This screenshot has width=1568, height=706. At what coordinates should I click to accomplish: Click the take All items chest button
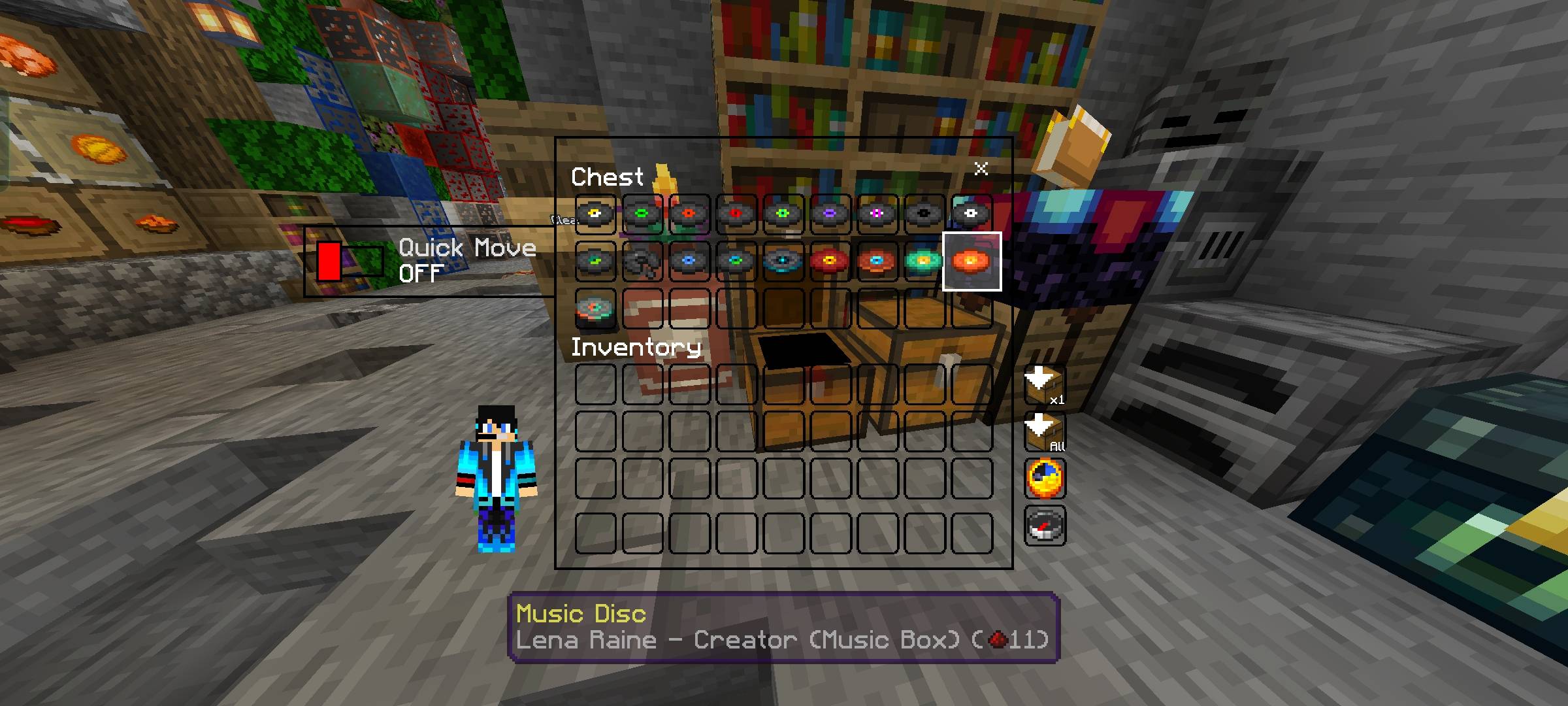point(1044,431)
